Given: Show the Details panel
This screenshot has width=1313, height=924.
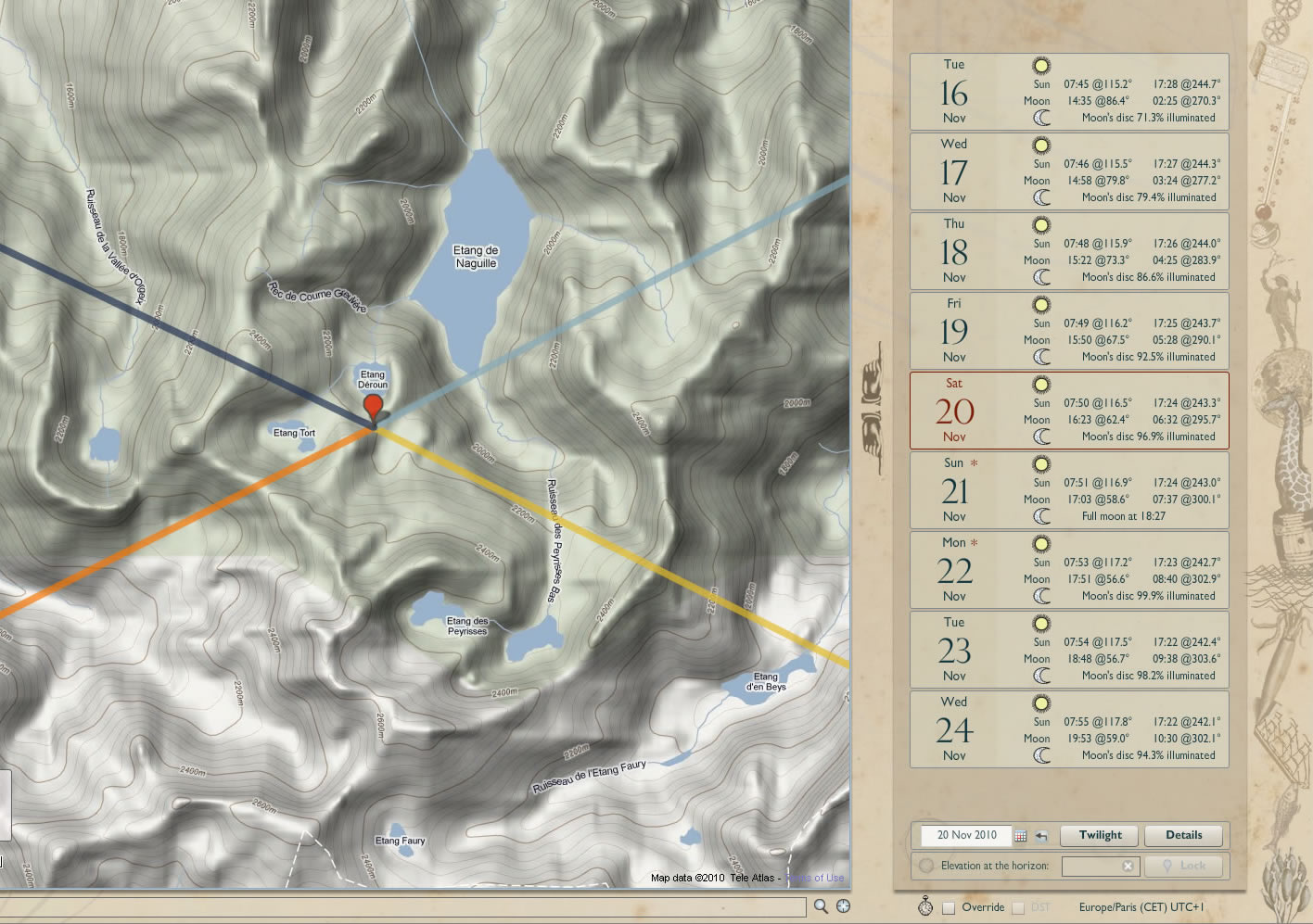Looking at the screenshot, I should [1183, 835].
